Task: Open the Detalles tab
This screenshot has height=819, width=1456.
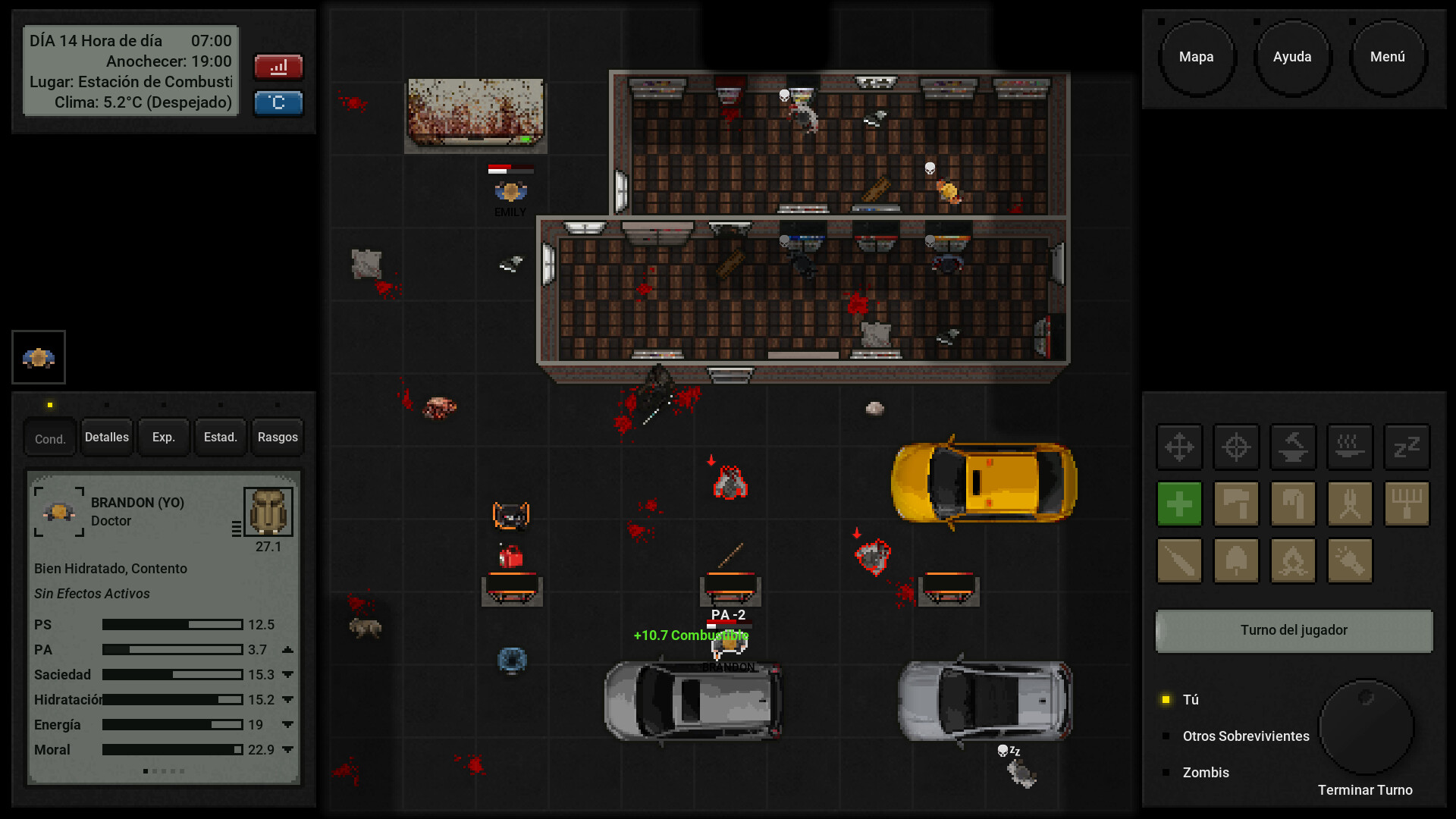Action: point(106,437)
